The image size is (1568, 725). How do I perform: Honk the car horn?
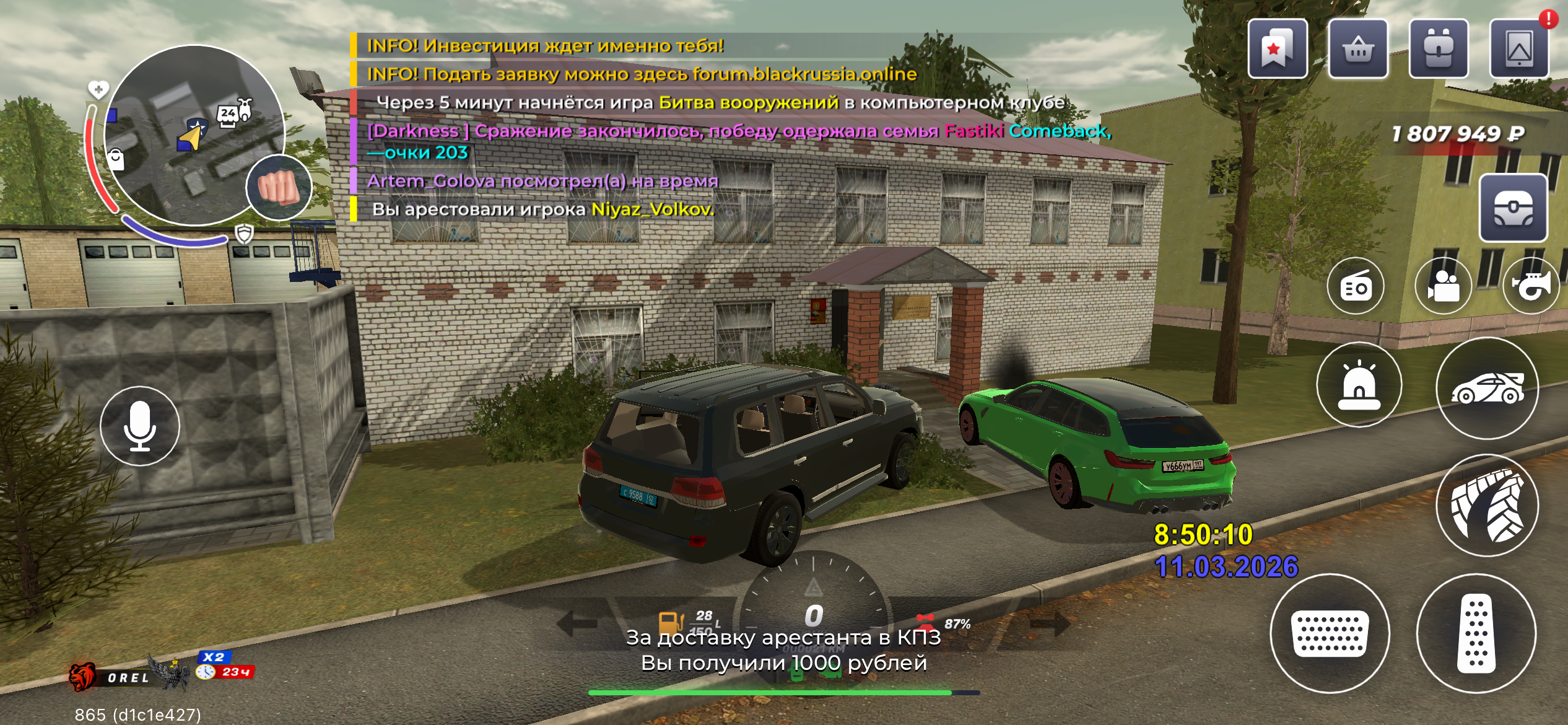coord(1532,286)
